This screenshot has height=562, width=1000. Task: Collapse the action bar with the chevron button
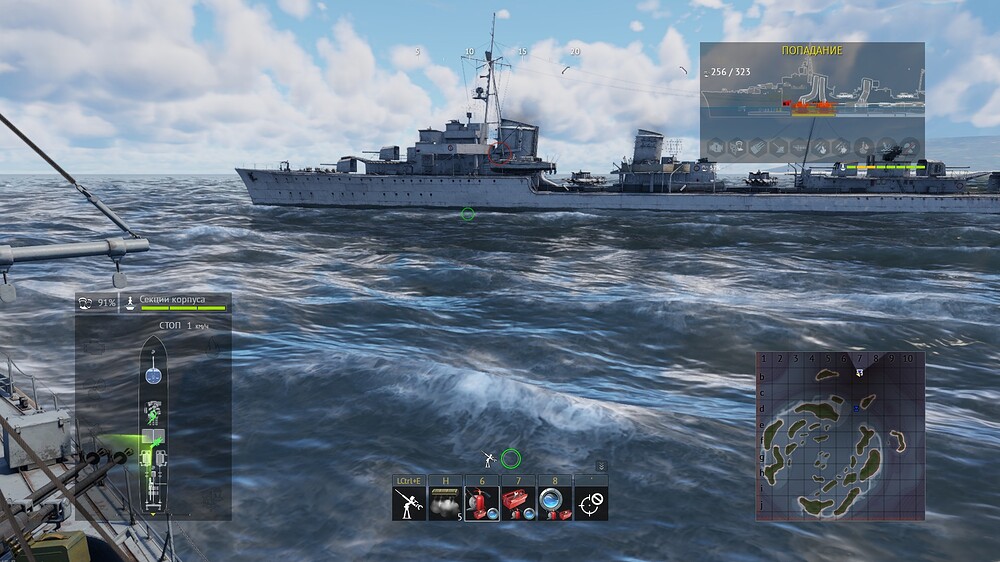point(601,466)
